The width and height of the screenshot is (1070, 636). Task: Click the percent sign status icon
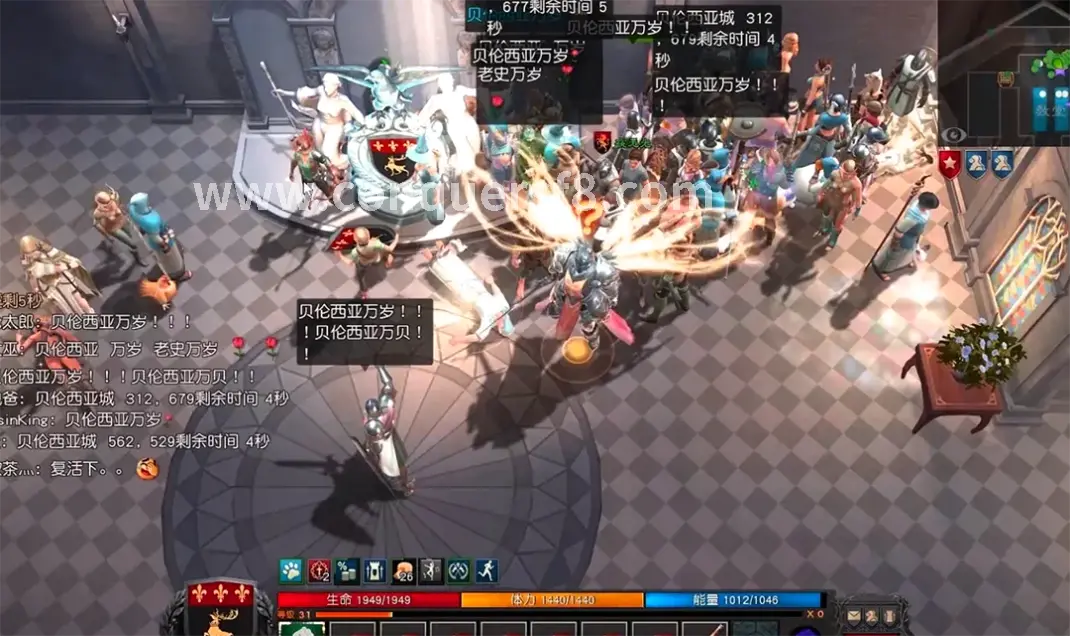(347, 571)
